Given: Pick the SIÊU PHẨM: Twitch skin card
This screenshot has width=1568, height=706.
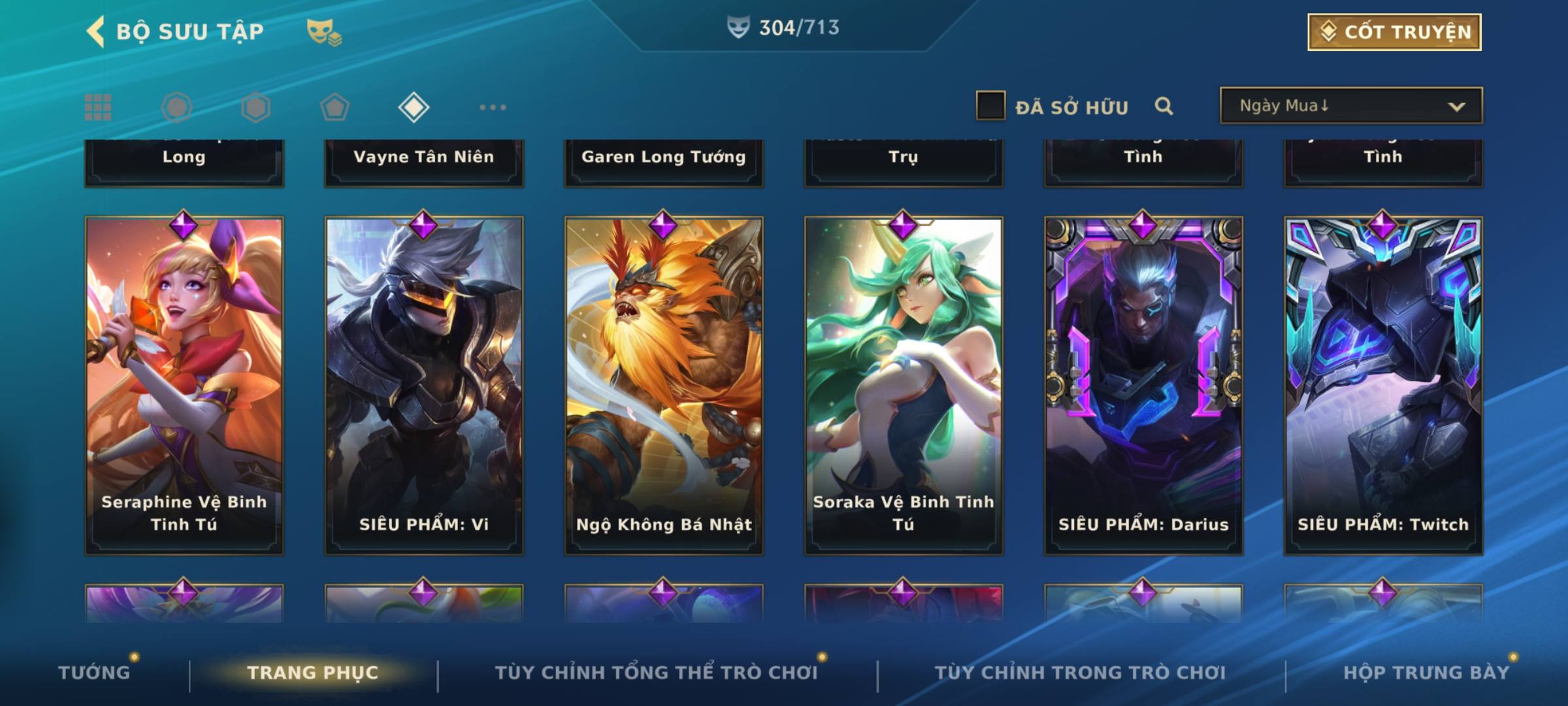Looking at the screenshot, I should [1383, 386].
